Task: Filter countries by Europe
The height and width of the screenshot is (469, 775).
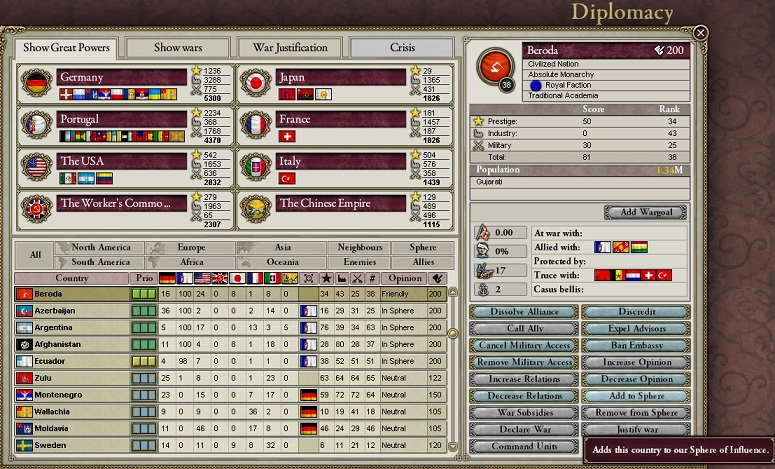Action: pos(191,247)
